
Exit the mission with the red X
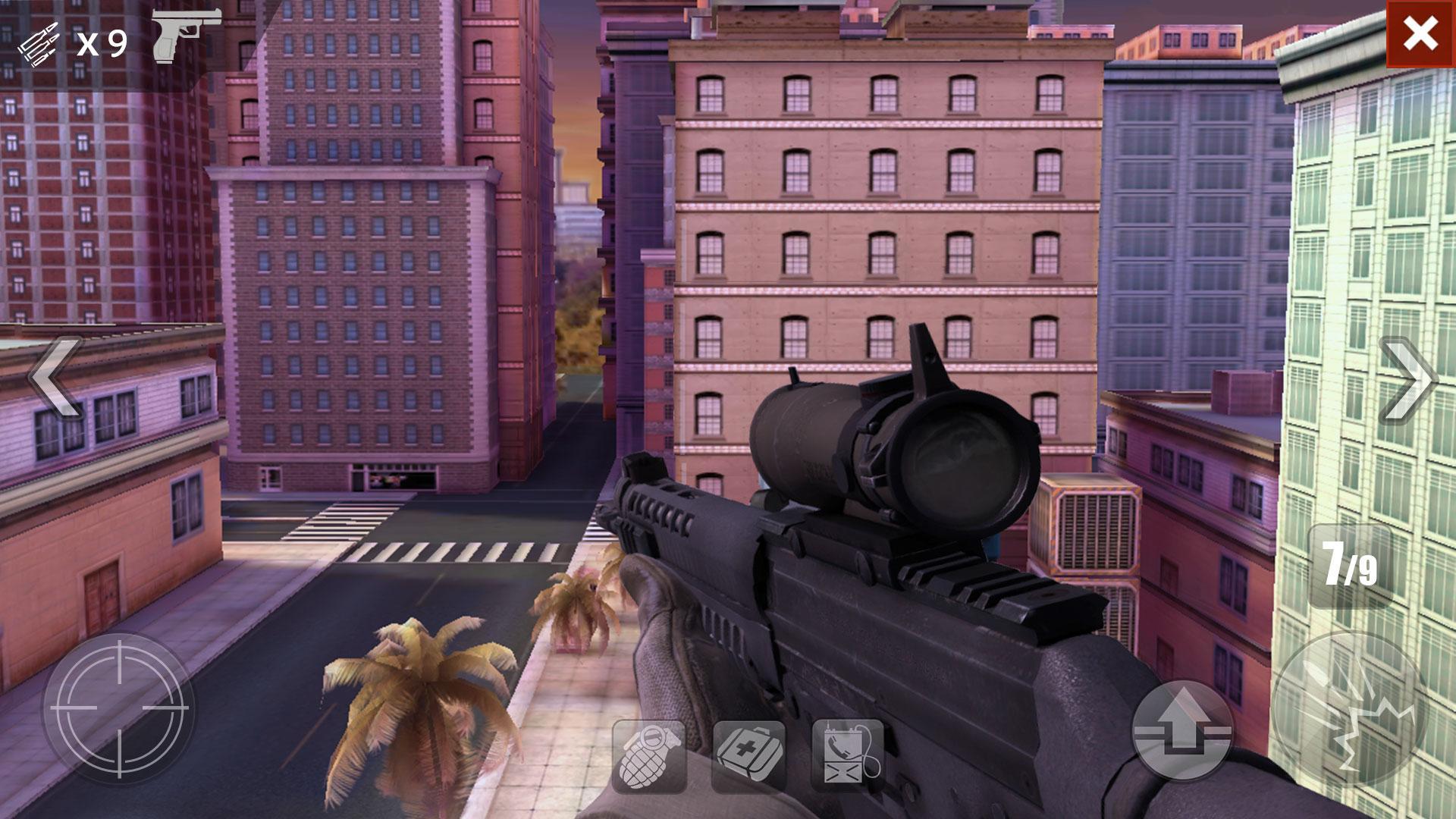[x=1420, y=32]
